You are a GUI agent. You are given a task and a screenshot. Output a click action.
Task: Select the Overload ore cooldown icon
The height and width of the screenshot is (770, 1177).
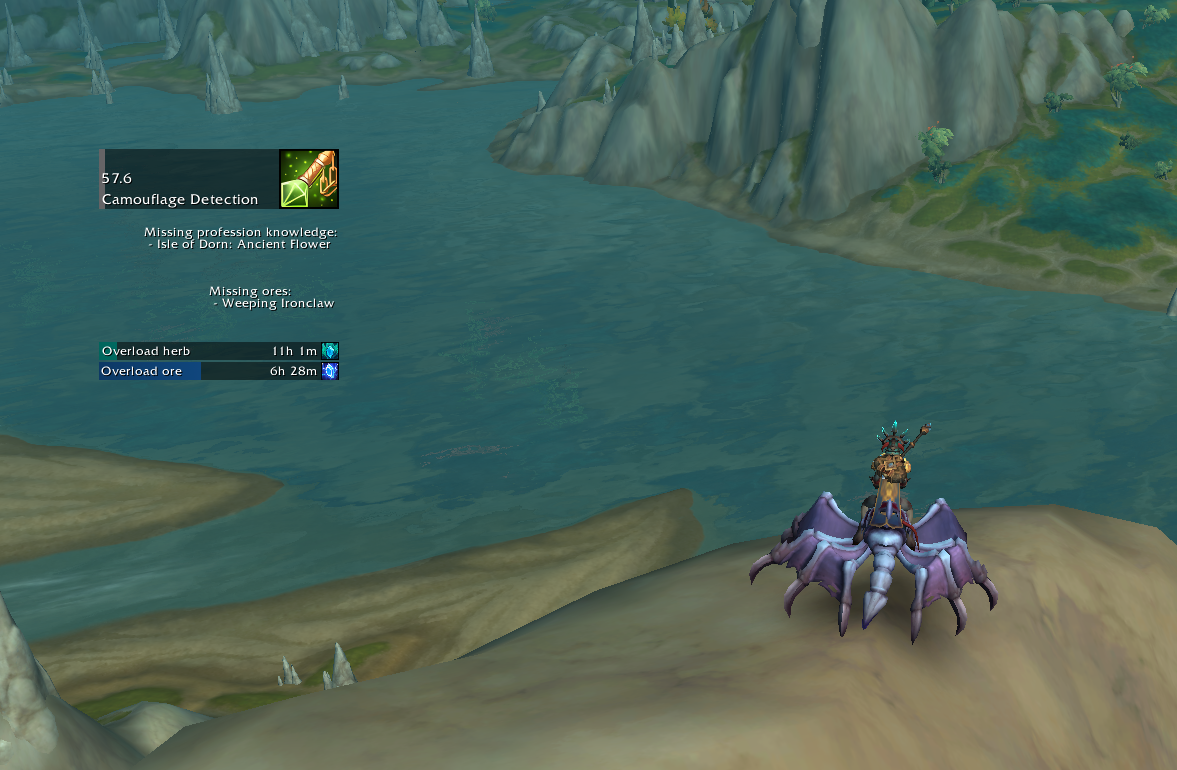pyautogui.click(x=330, y=371)
